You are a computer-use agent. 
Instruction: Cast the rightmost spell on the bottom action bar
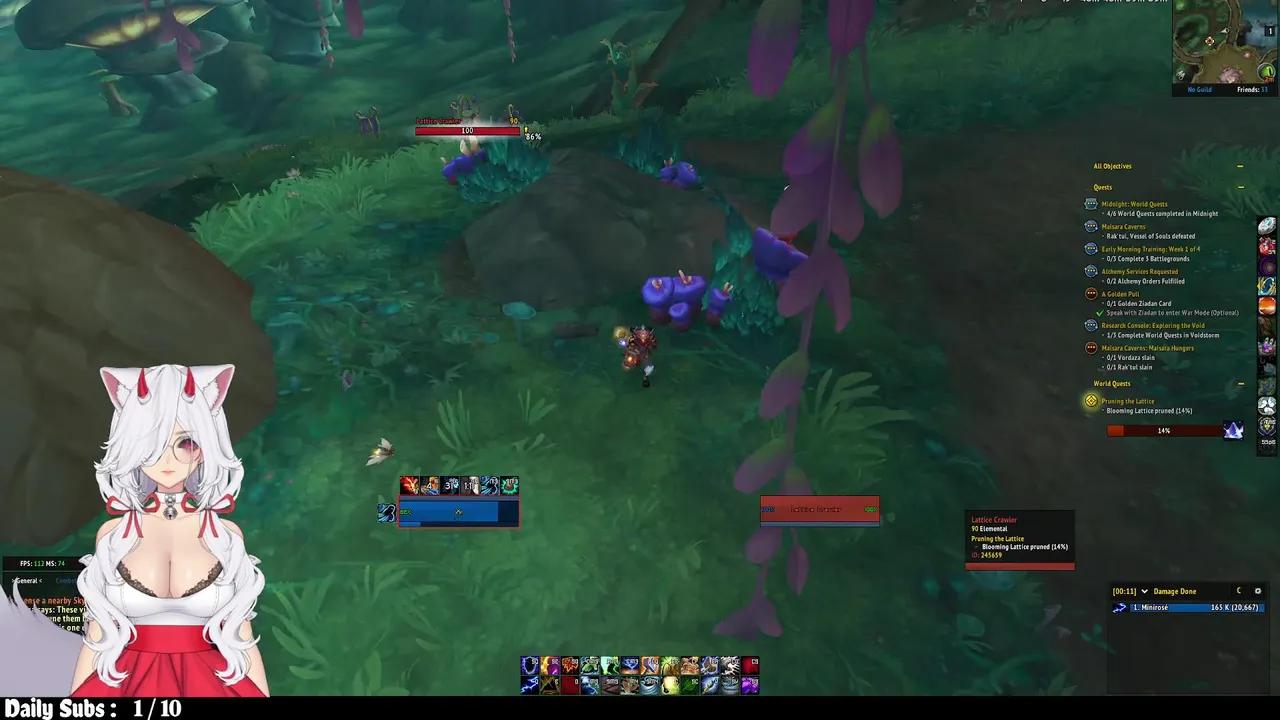click(x=751, y=684)
